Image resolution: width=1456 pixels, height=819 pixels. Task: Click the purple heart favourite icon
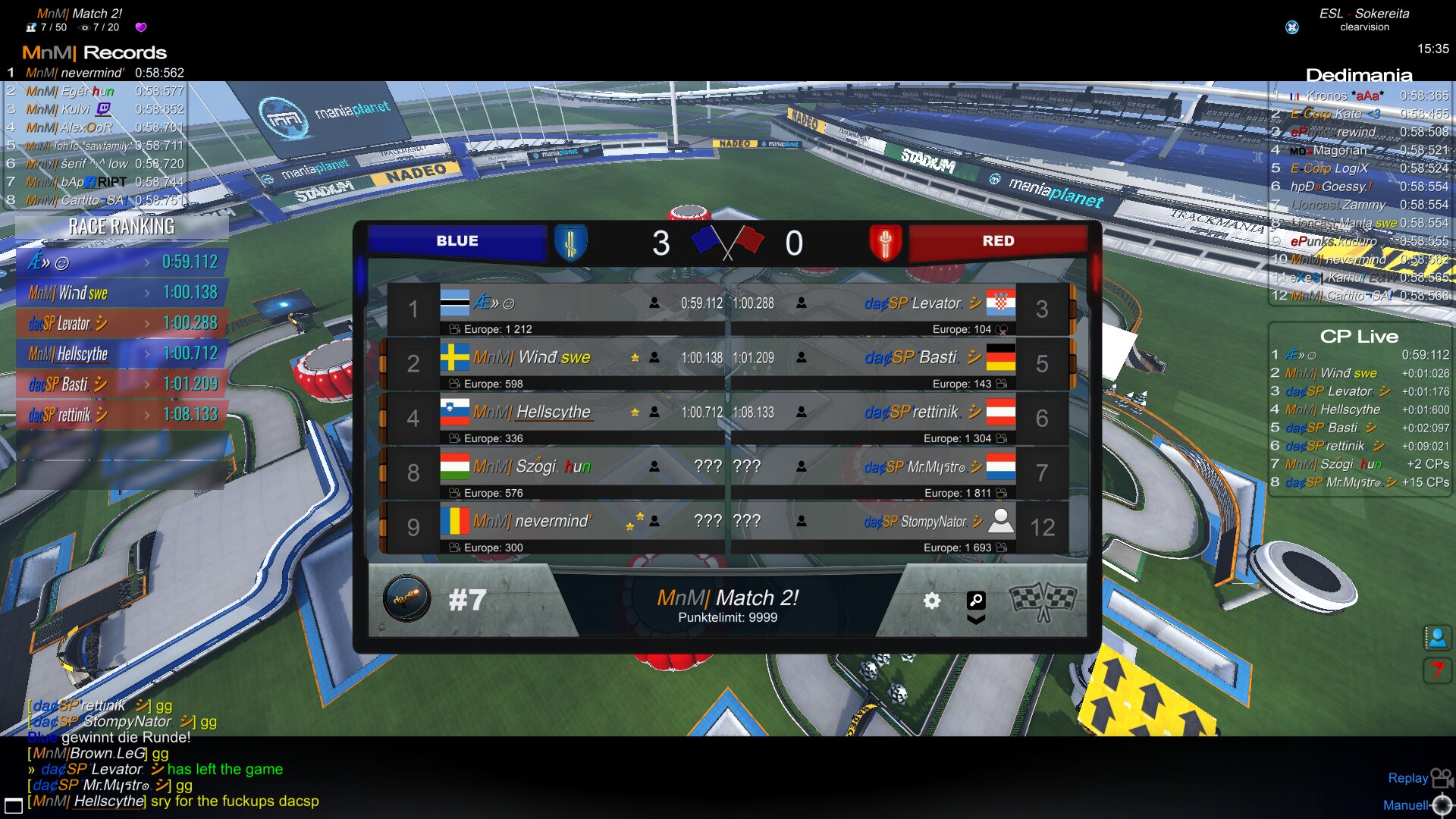click(x=140, y=27)
